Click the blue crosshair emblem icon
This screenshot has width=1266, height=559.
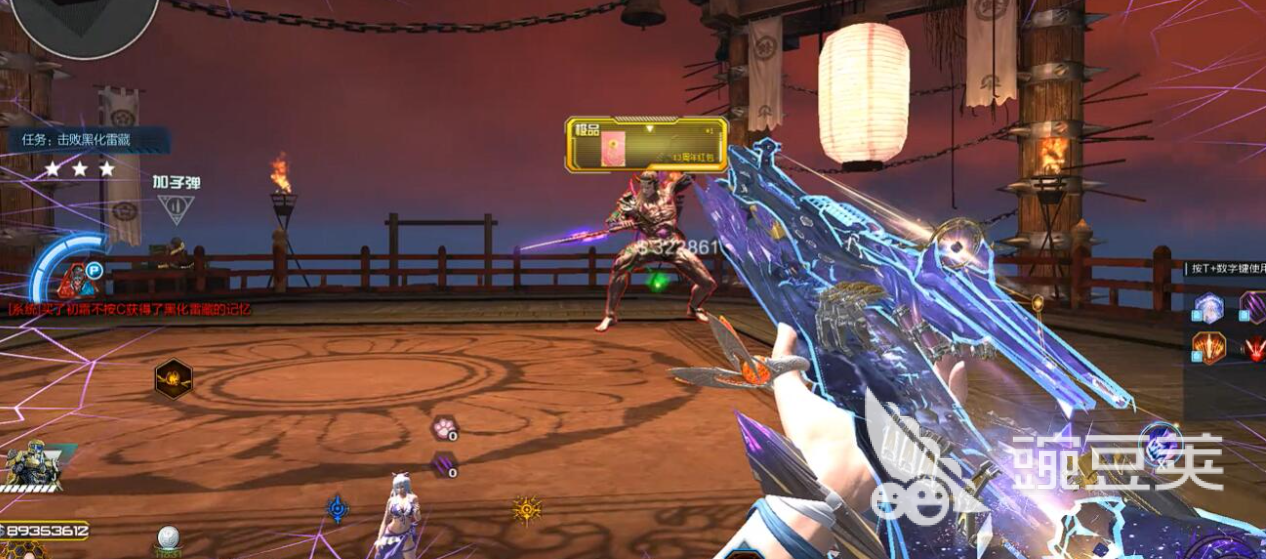(x=338, y=509)
